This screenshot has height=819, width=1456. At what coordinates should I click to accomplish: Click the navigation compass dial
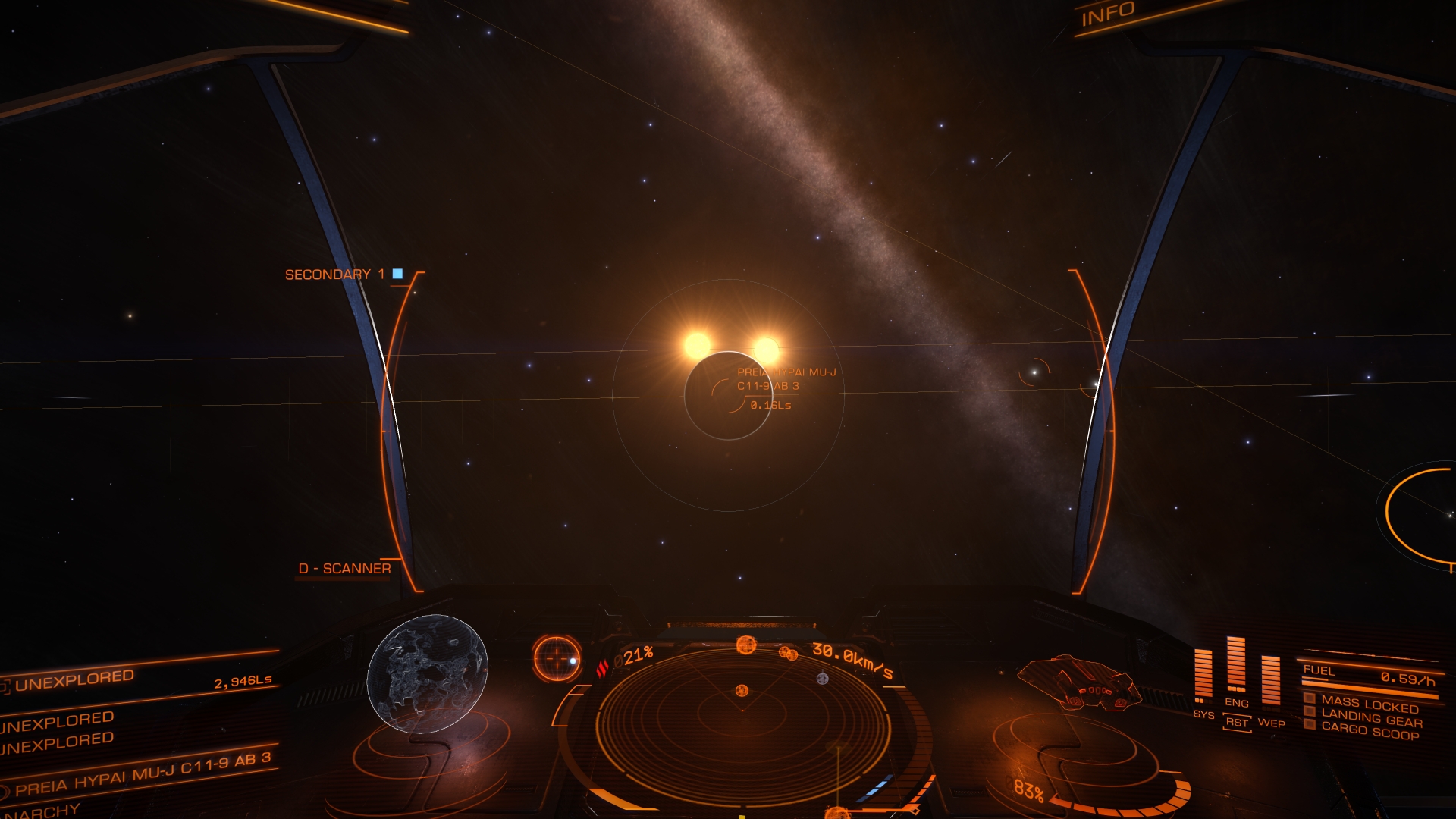(x=557, y=658)
